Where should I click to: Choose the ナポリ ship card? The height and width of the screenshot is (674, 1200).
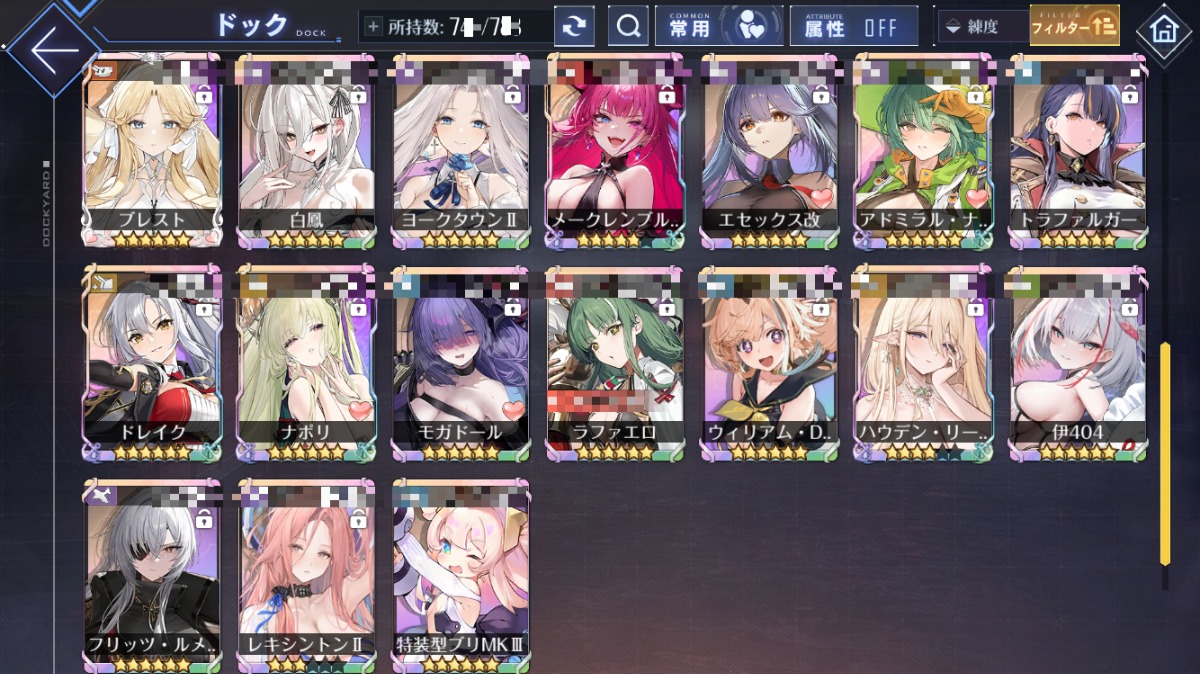[307, 362]
